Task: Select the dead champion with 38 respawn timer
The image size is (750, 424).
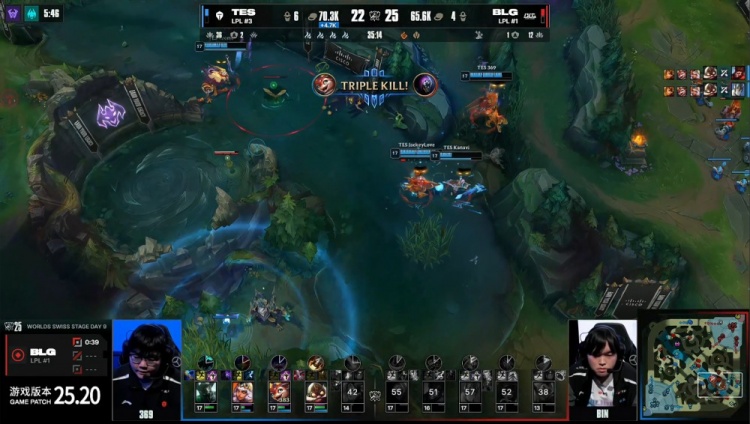Action: [542, 393]
